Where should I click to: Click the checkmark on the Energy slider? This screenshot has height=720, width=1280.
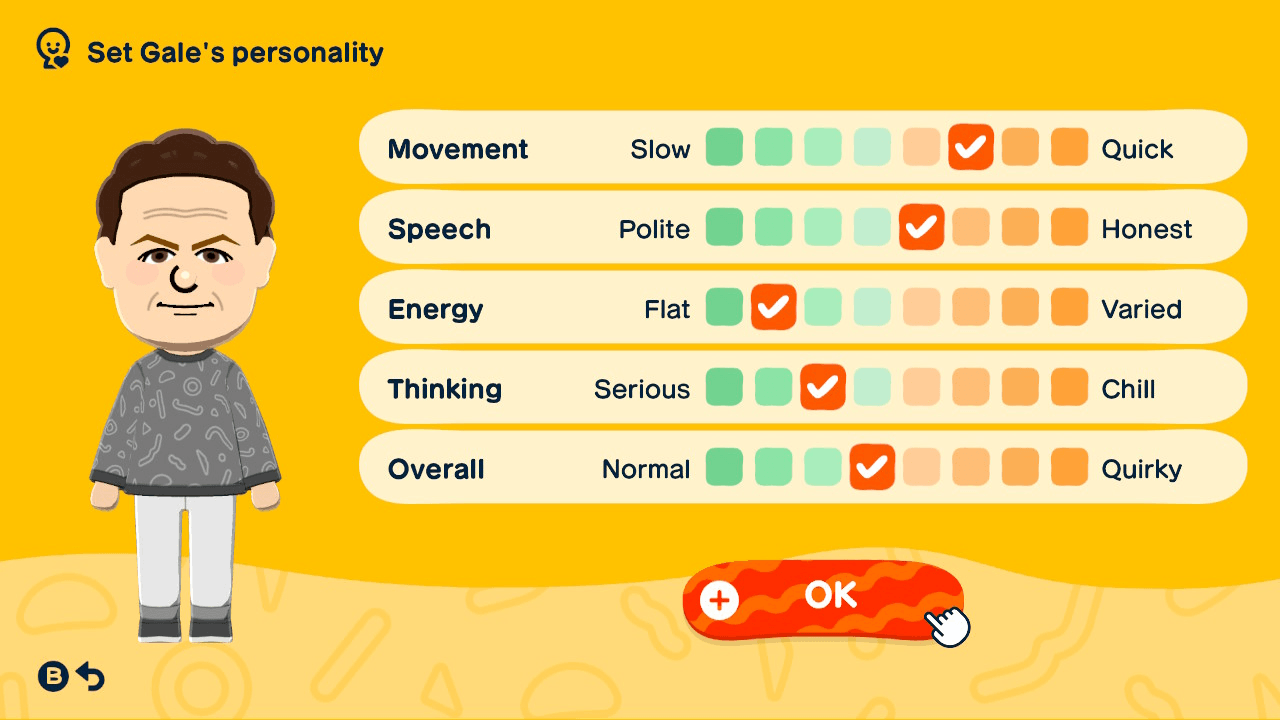(773, 307)
